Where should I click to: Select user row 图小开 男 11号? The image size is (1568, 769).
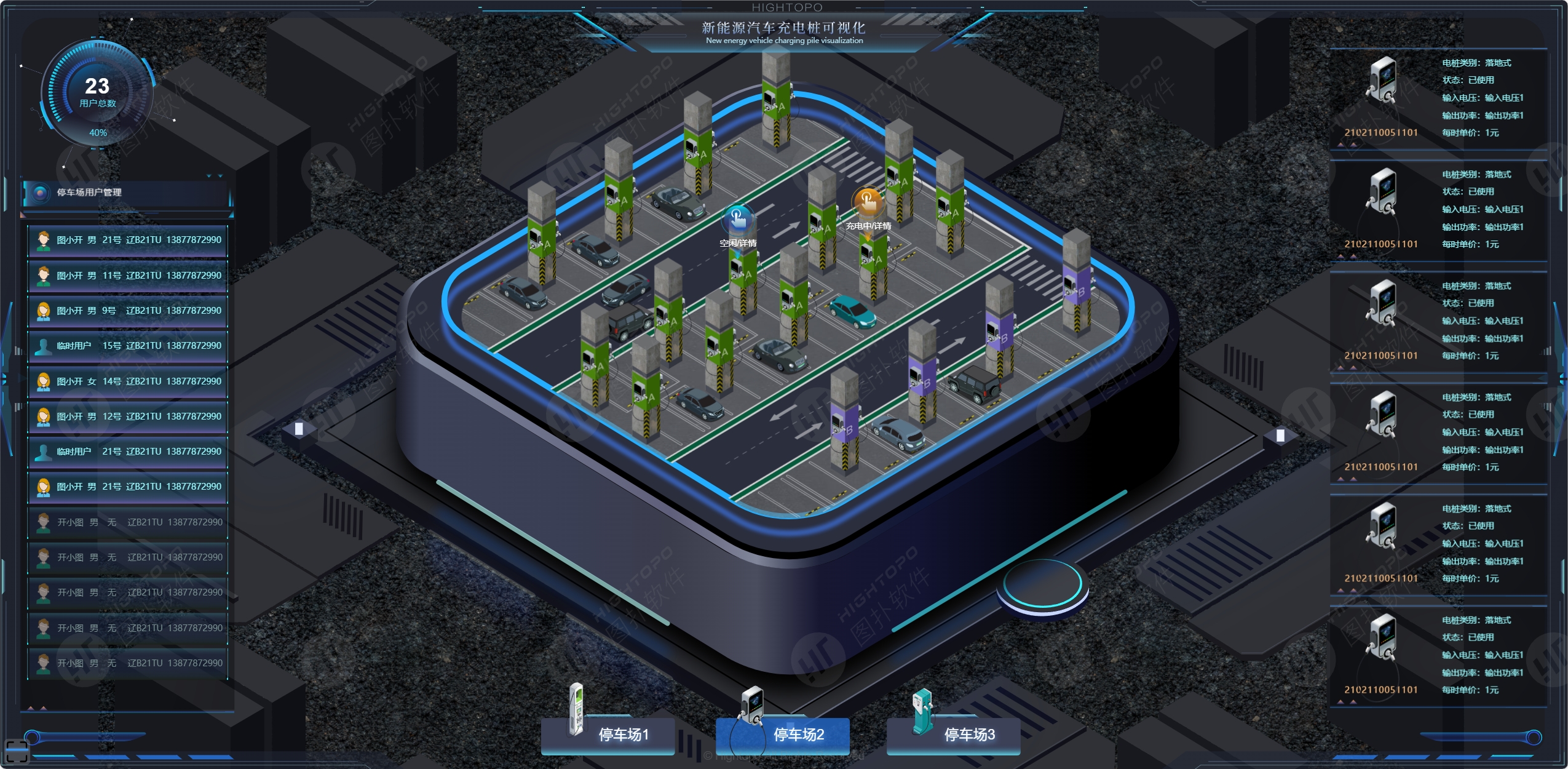pos(128,276)
